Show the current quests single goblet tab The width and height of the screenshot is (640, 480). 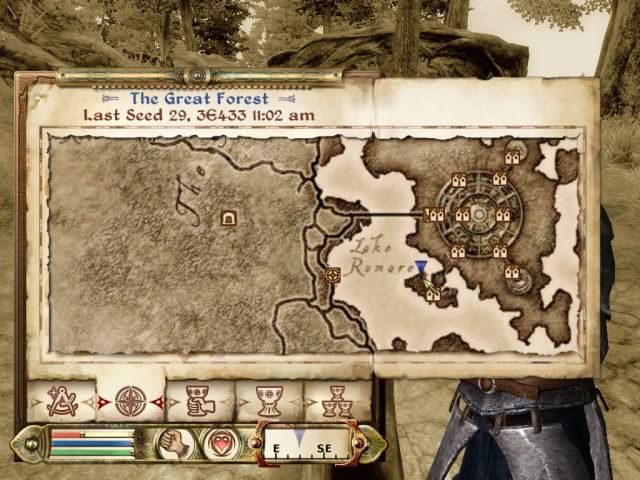(266, 402)
